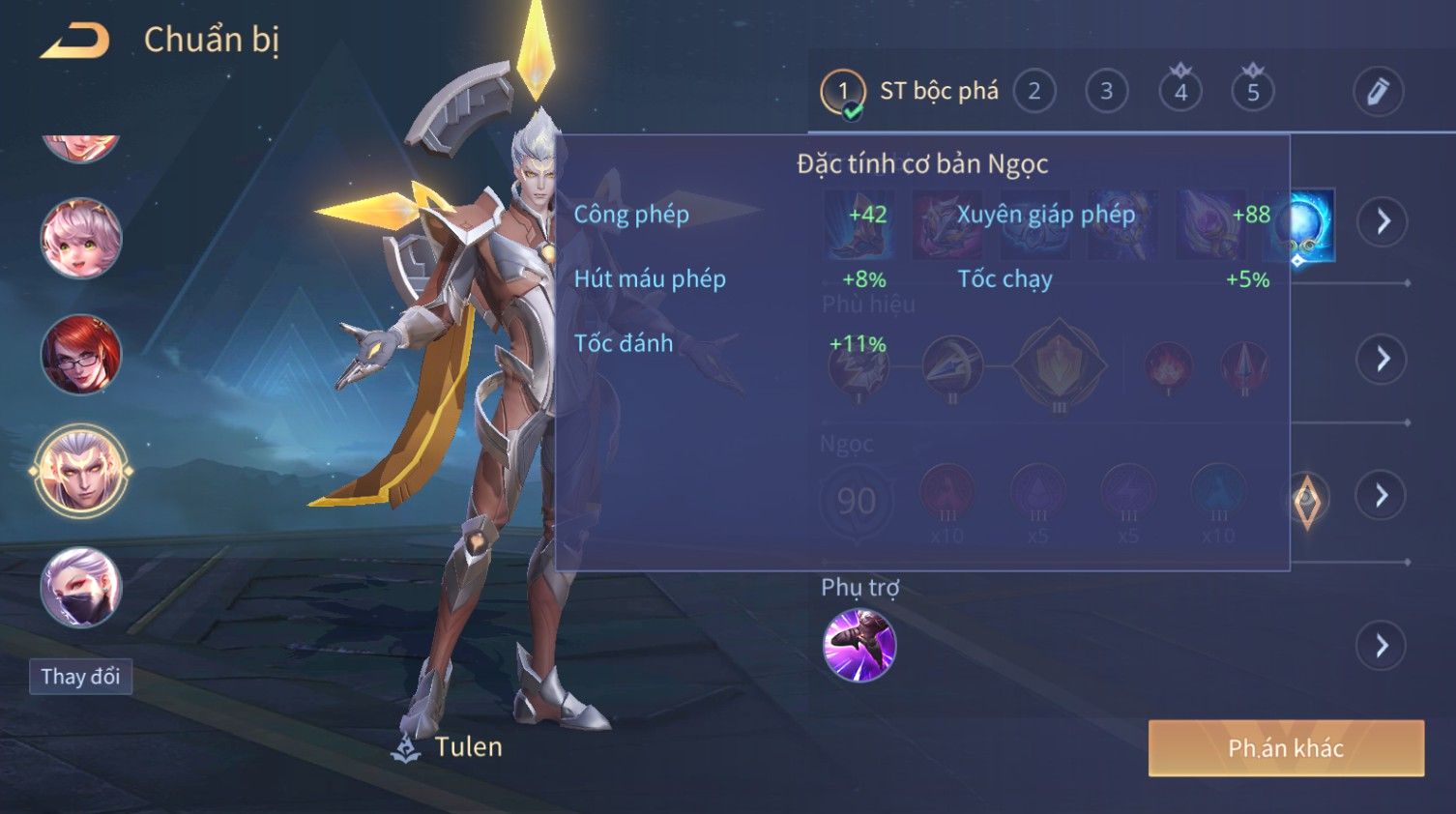Viewport: 1456px width, 814px height.
Task: Expand the Phù hiệu row arrow
Action: [x=1382, y=359]
